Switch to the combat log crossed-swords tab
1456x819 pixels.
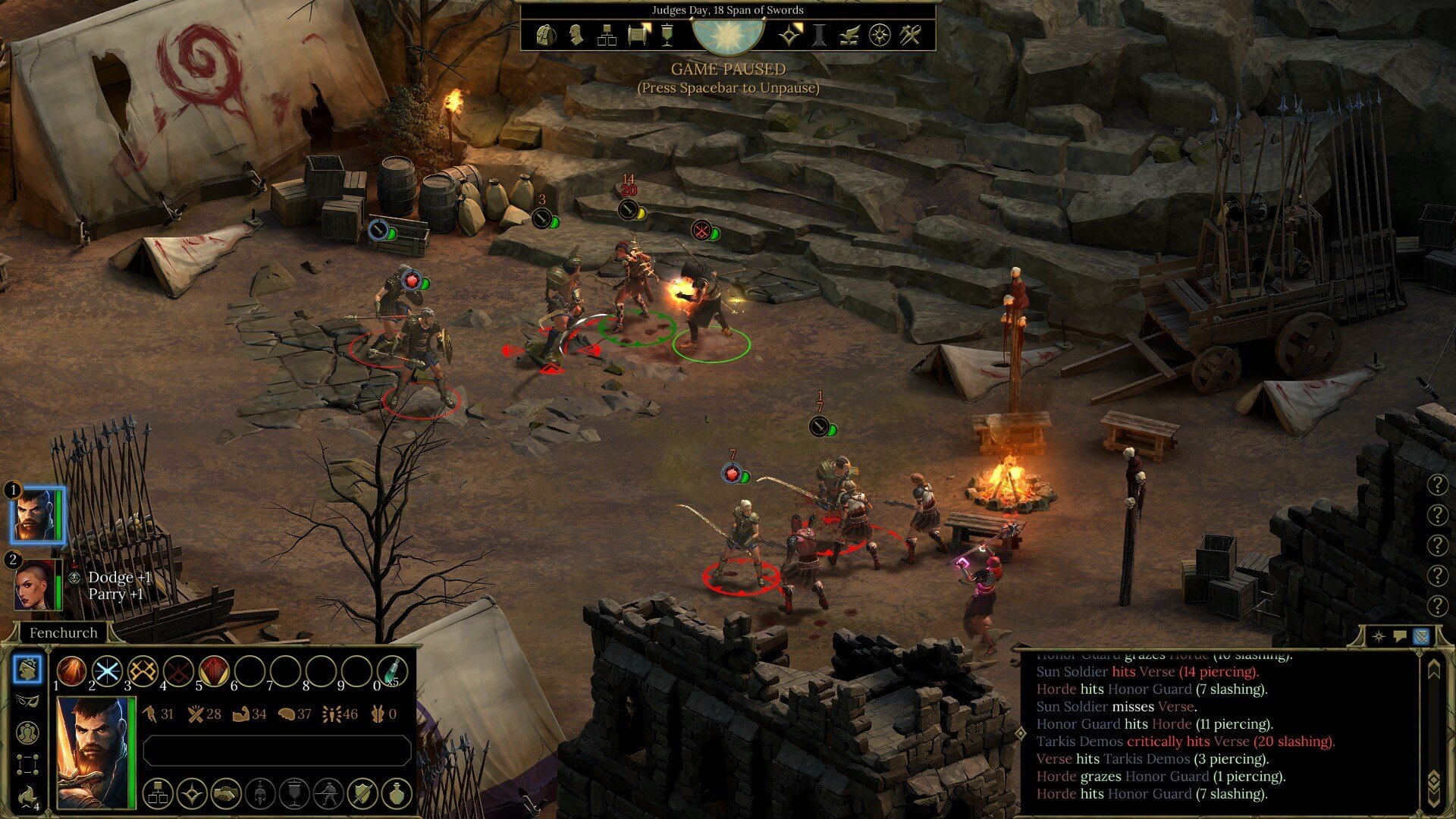click(x=1421, y=635)
